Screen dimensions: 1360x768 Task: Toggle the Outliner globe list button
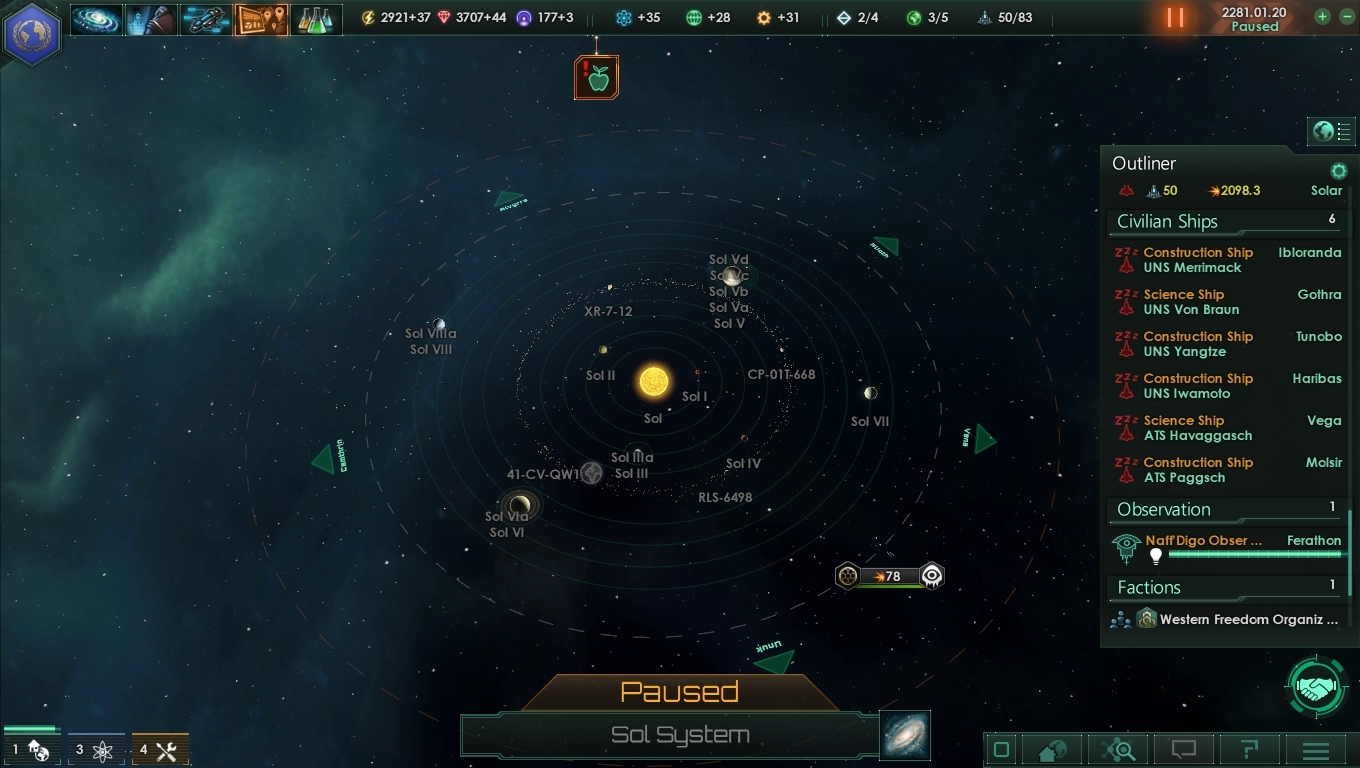click(x=1333, y=132)
